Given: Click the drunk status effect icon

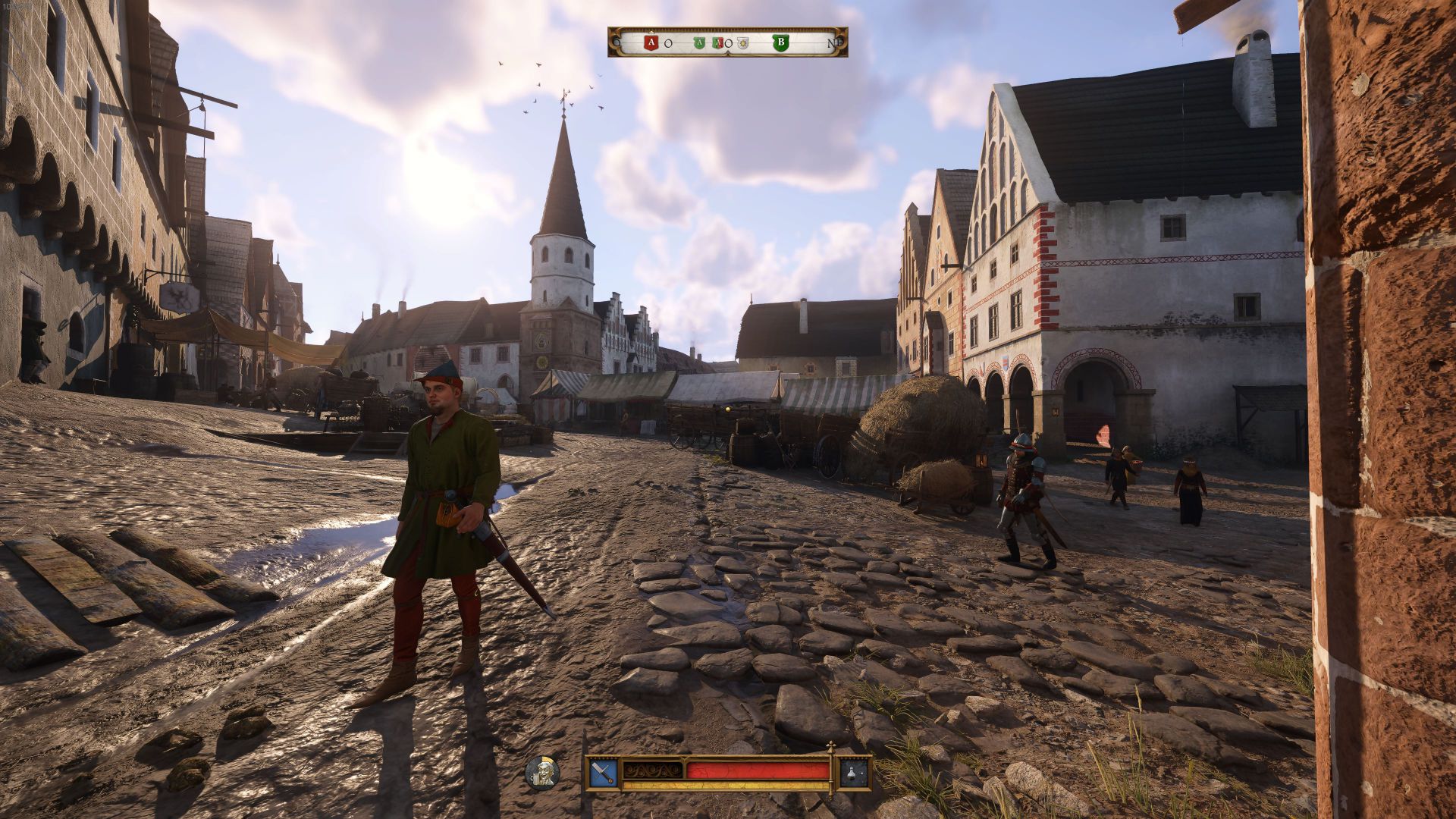Looking at the screenshot, I should (542, 772).
